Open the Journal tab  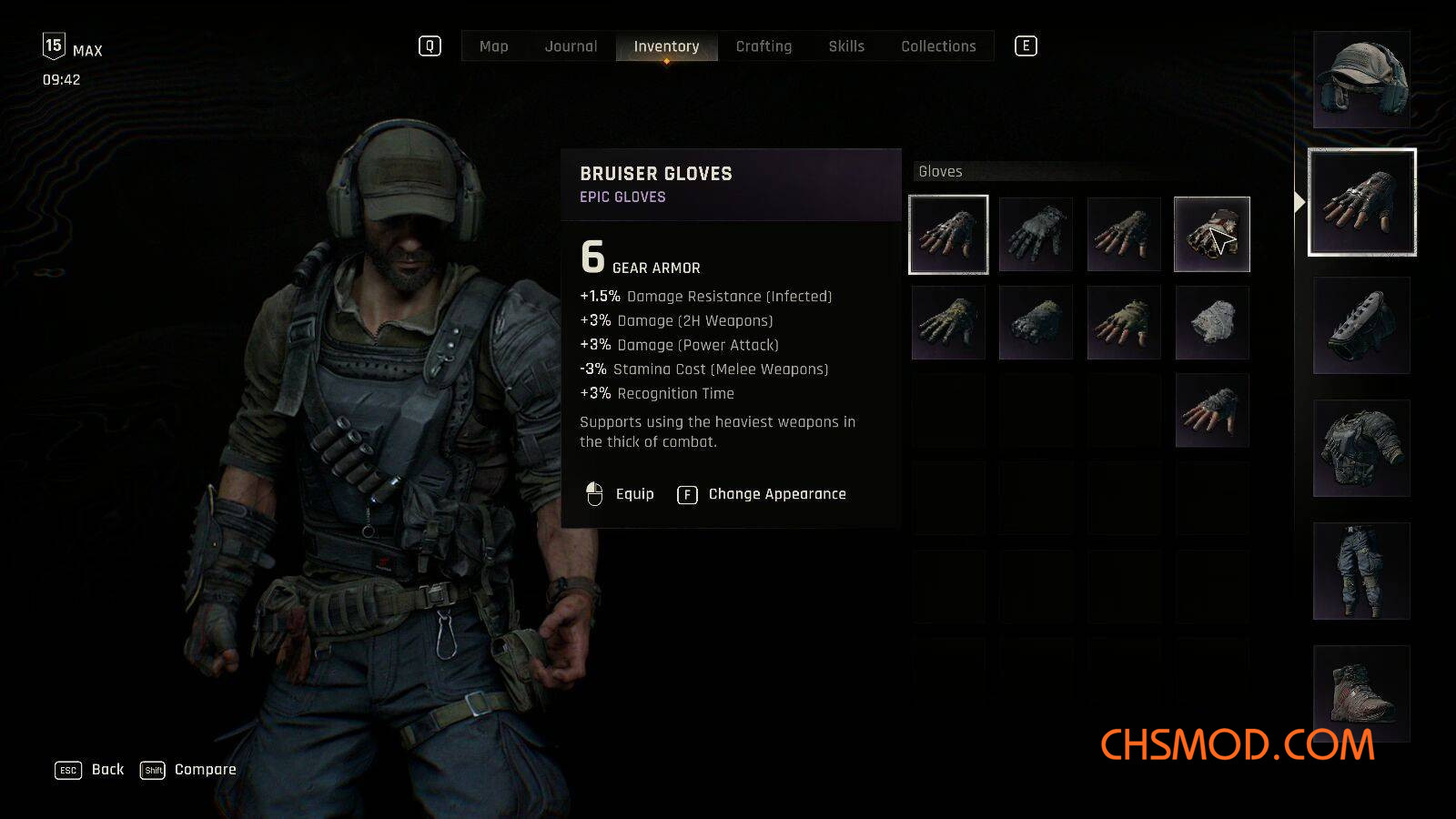pyautogui.click(x=571, y=46)
